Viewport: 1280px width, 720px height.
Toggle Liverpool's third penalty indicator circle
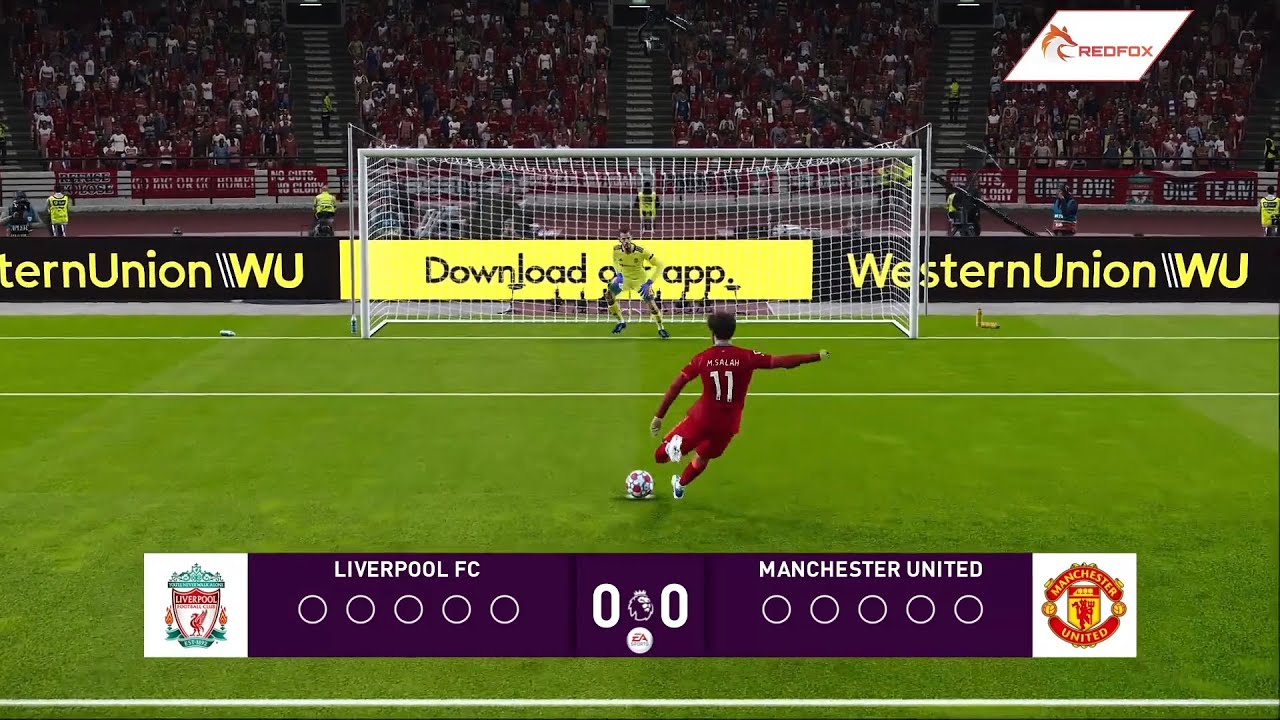click(407, 607)
